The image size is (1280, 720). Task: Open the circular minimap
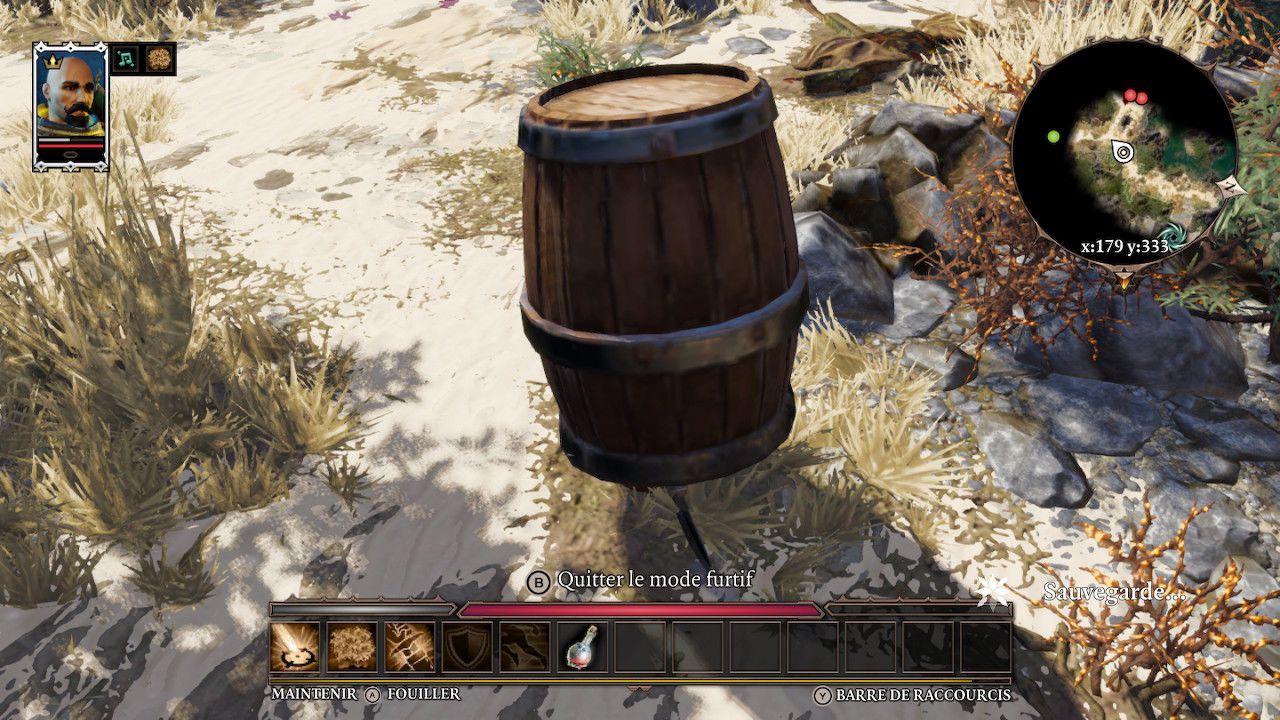(x=1124, y=153)
